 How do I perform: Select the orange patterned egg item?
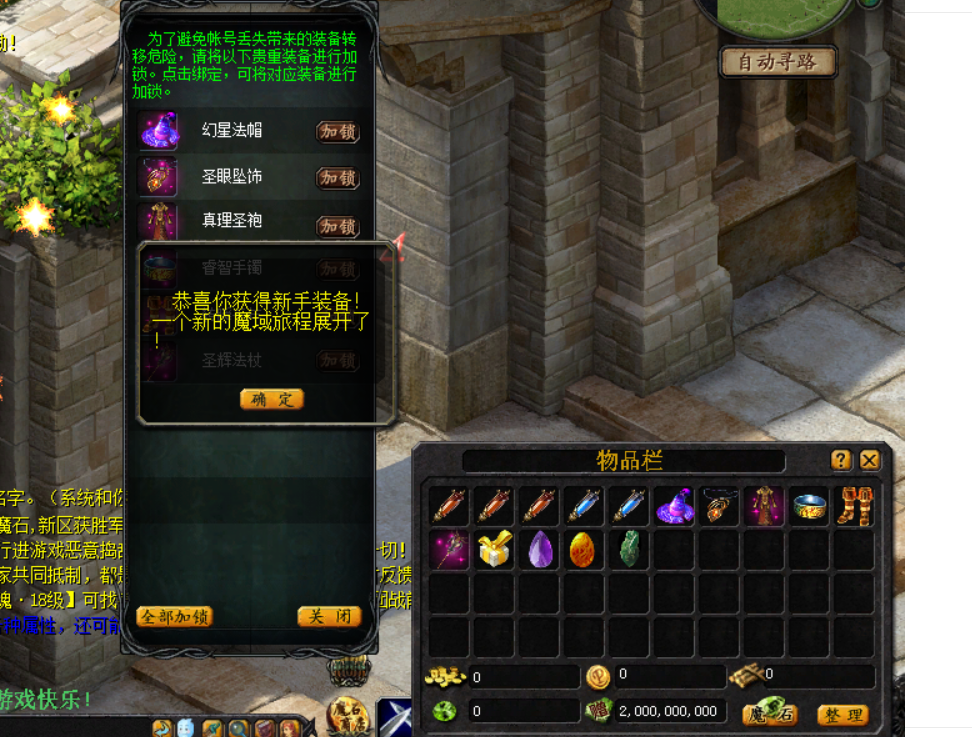[584, 549]
